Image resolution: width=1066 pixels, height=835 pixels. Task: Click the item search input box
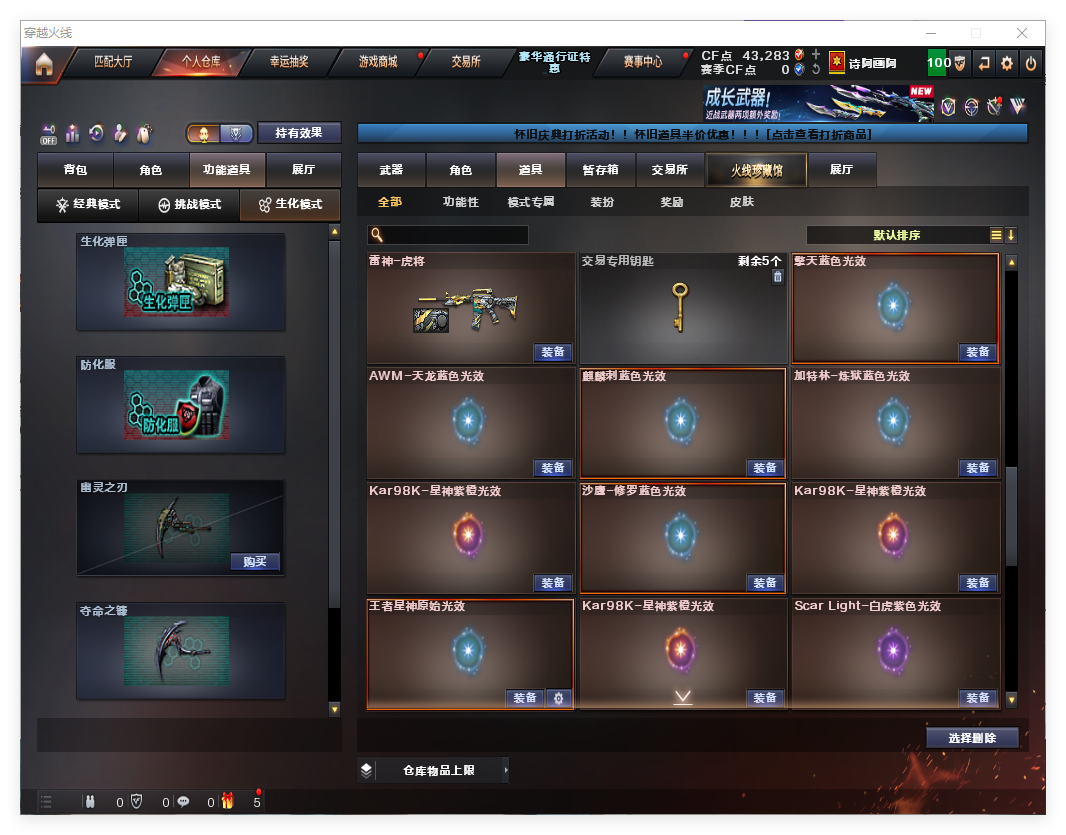(455, 235)
